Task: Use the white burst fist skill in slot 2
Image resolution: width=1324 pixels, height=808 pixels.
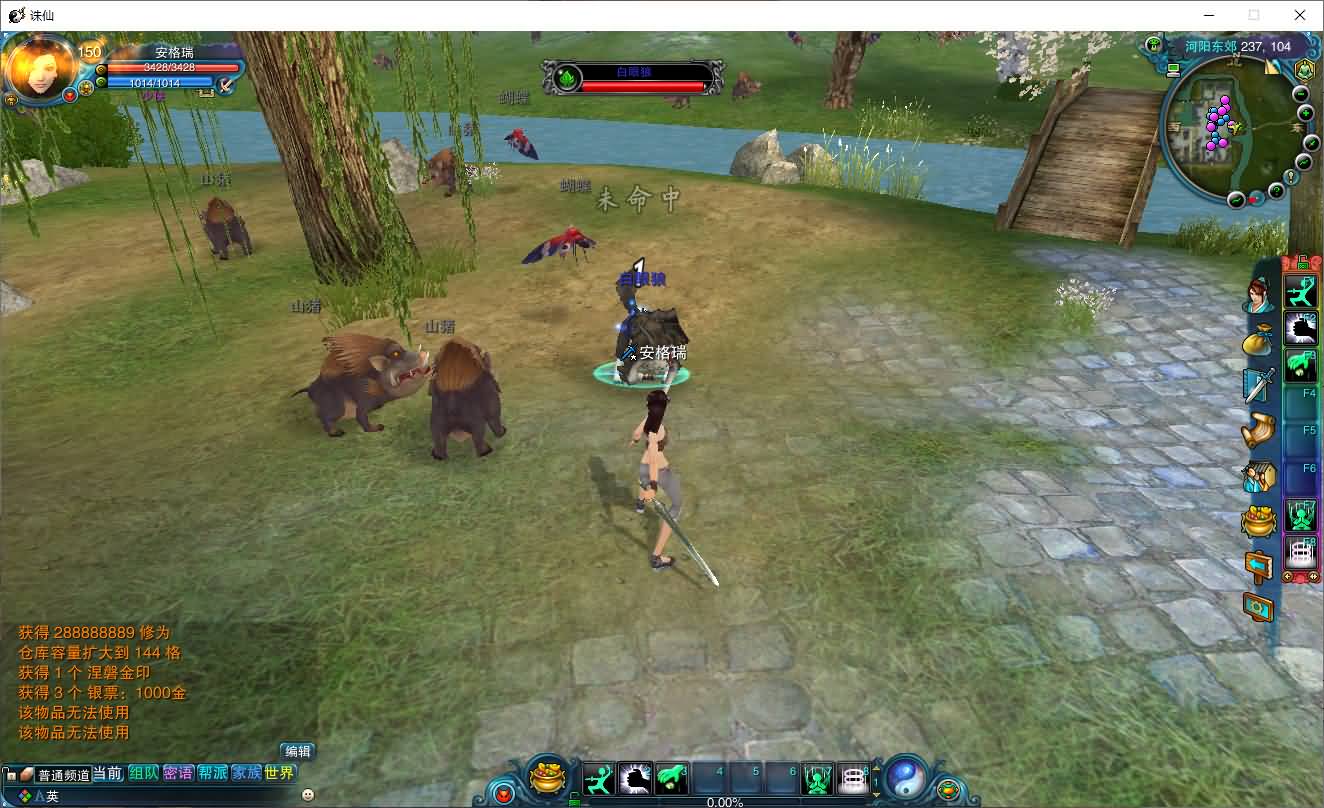Action: coord(635,778)
